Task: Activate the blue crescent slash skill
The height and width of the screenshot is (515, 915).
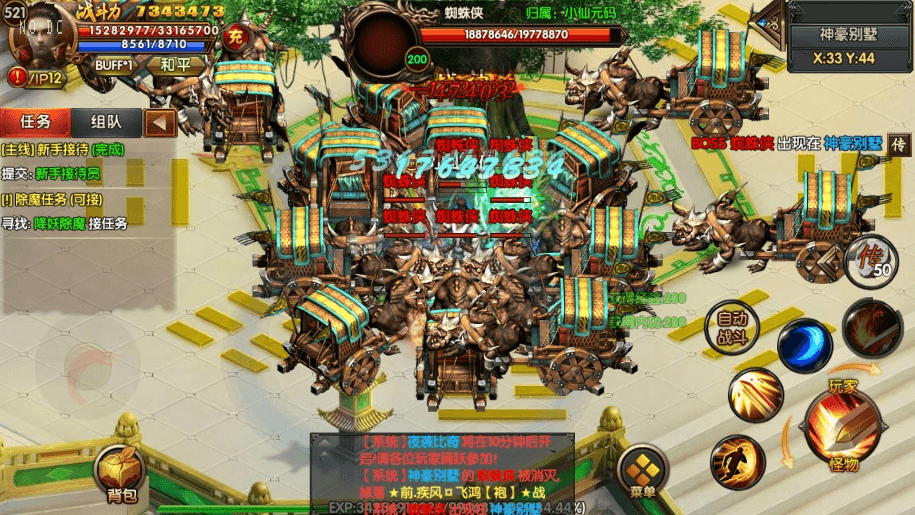Action: [804, 345]
